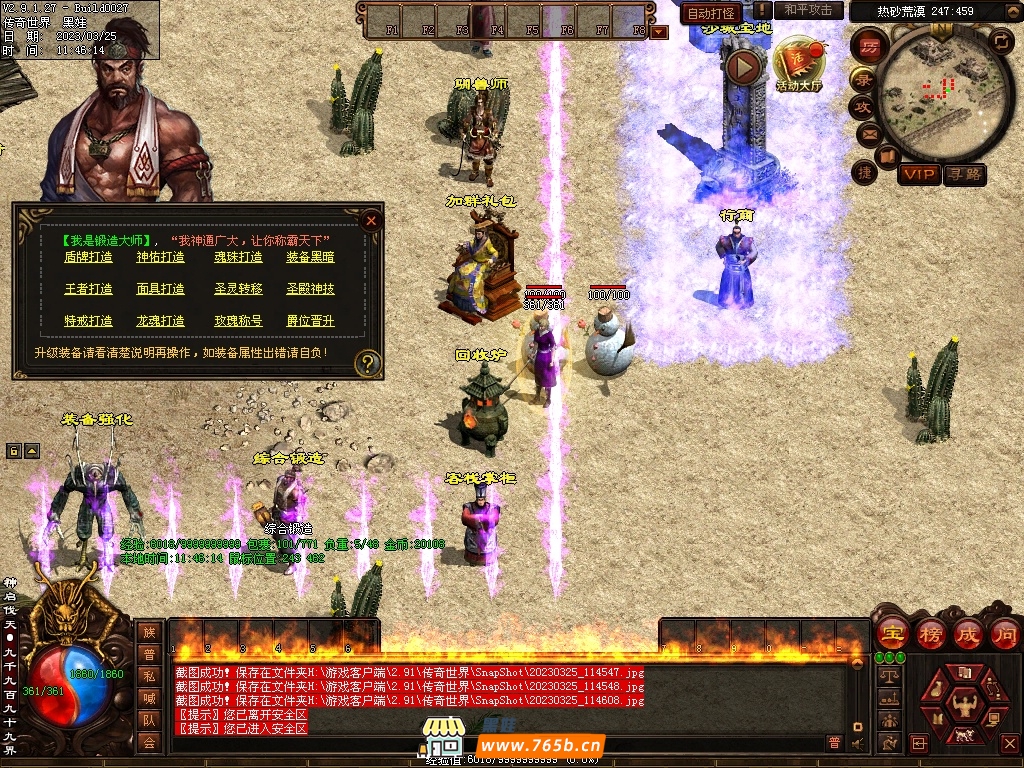This screenshot has width=1024, height=768.
Task: Choose the 圣灵转移 option
Action: (x=238, y=289)
